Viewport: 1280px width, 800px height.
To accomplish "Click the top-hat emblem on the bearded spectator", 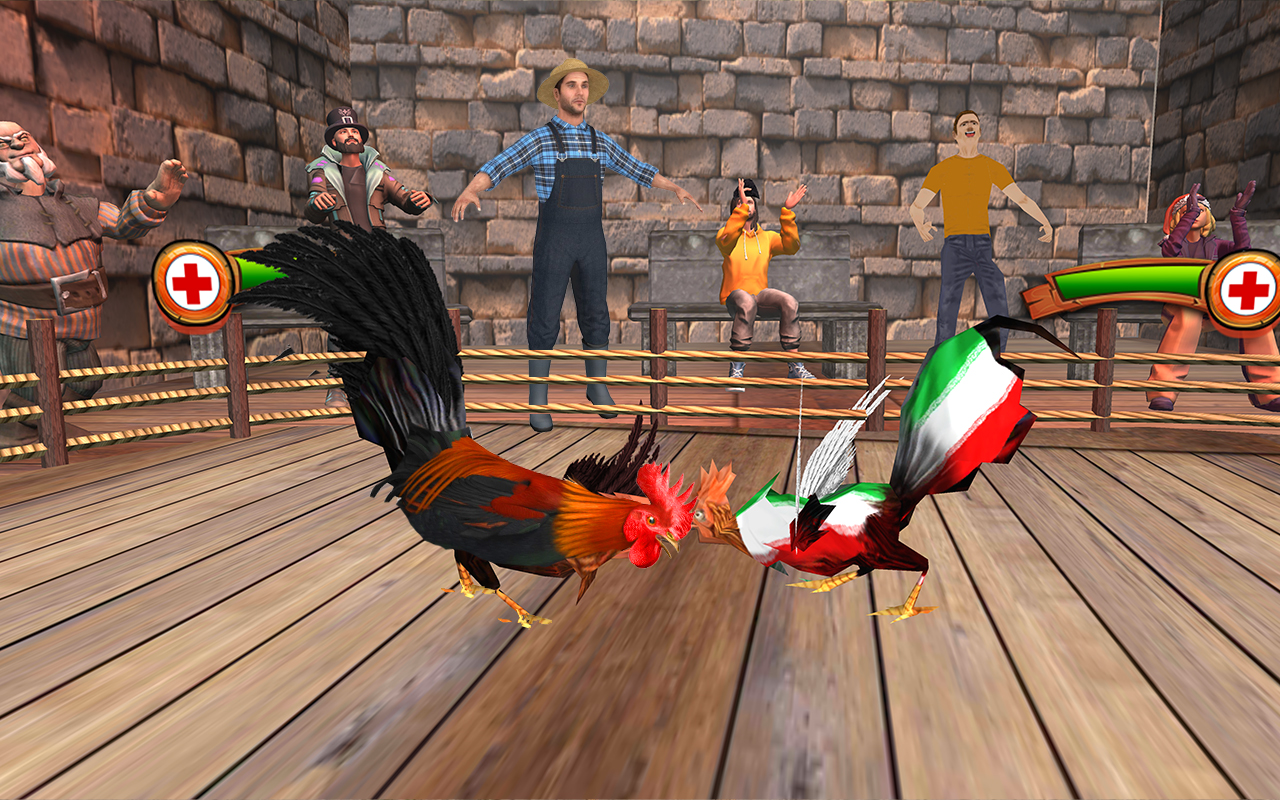I will (x=345, y=110).
